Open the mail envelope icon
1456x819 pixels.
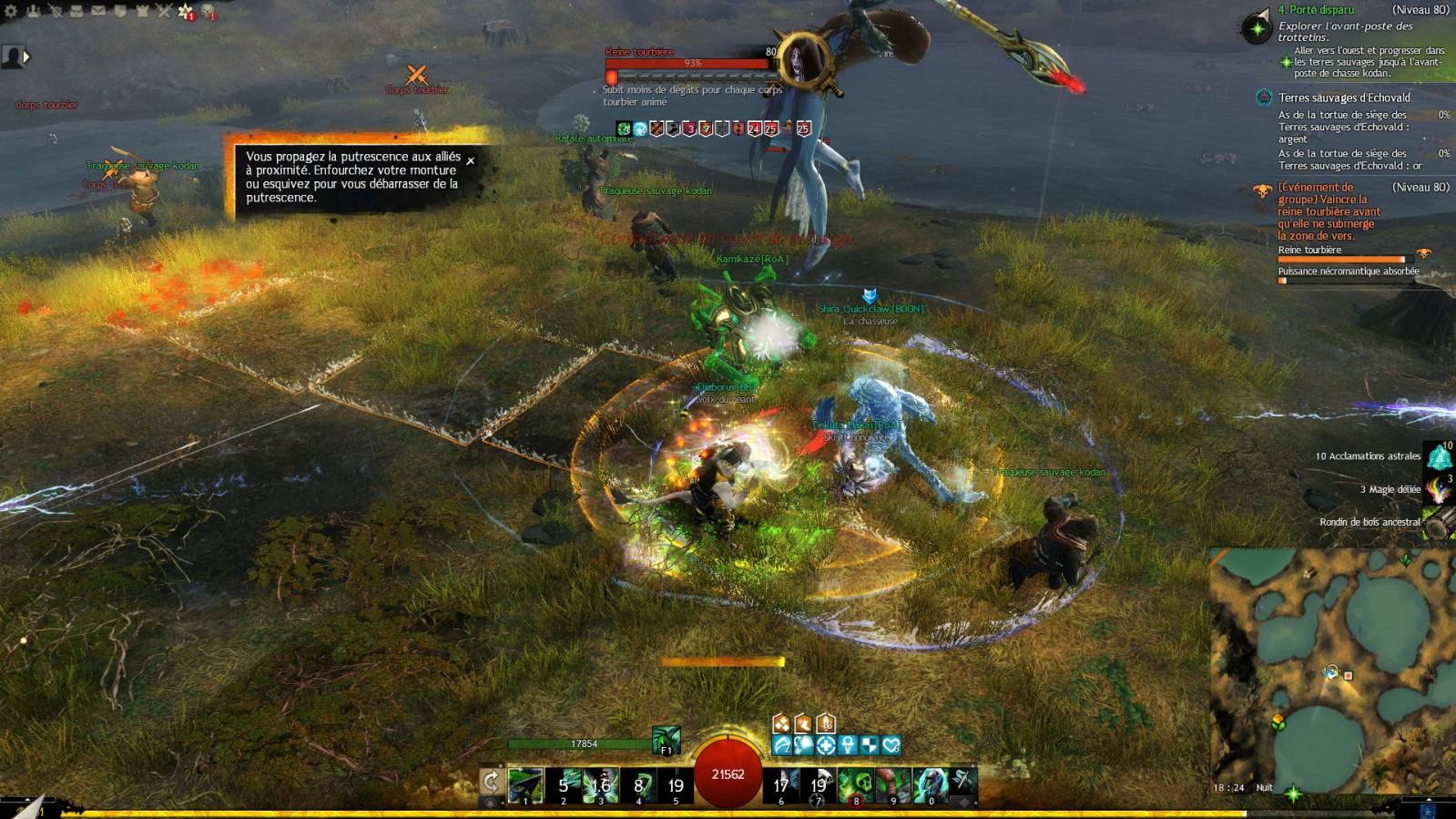coord(98,11)
